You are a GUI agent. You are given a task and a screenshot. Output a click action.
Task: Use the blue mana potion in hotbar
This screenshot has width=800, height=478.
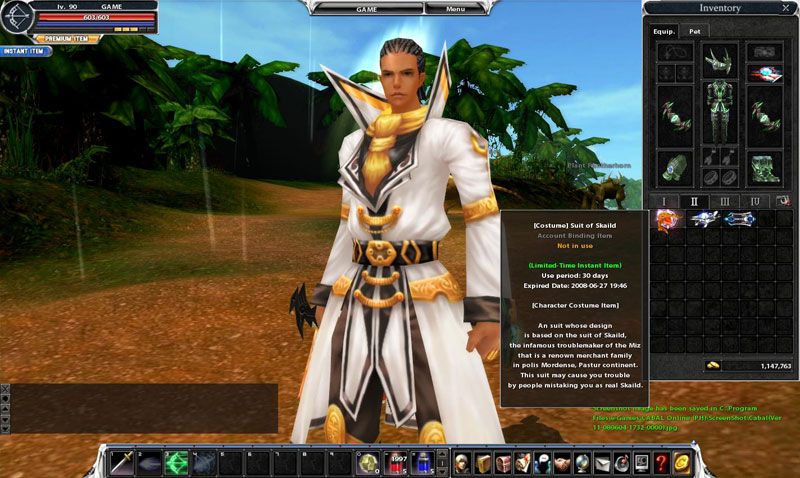click(x=424, y=462)
